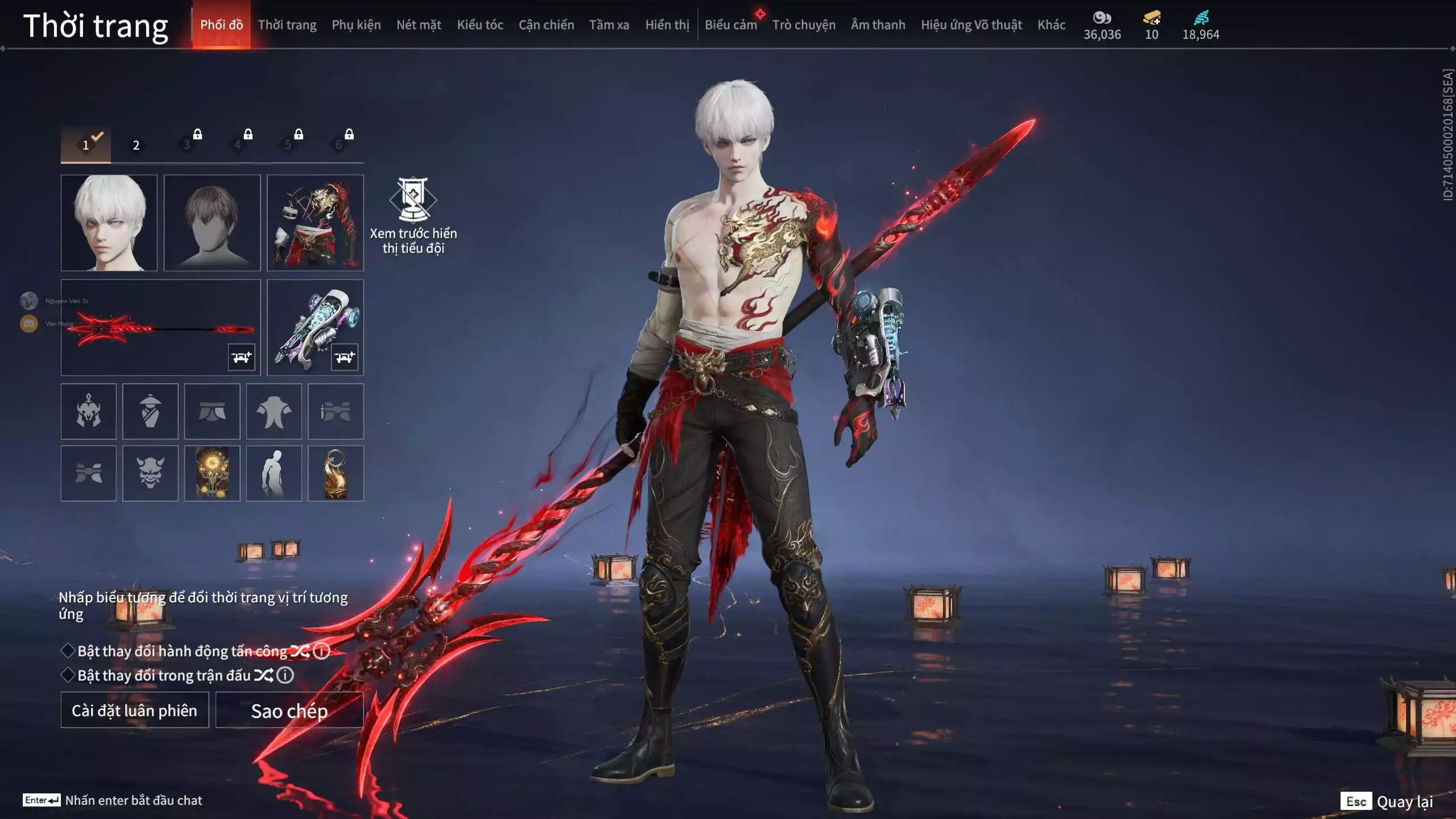Switch to the Khác tab
Viewport: 1456px width, 819px height.
pyautogui.click(x=1051, y=25)
